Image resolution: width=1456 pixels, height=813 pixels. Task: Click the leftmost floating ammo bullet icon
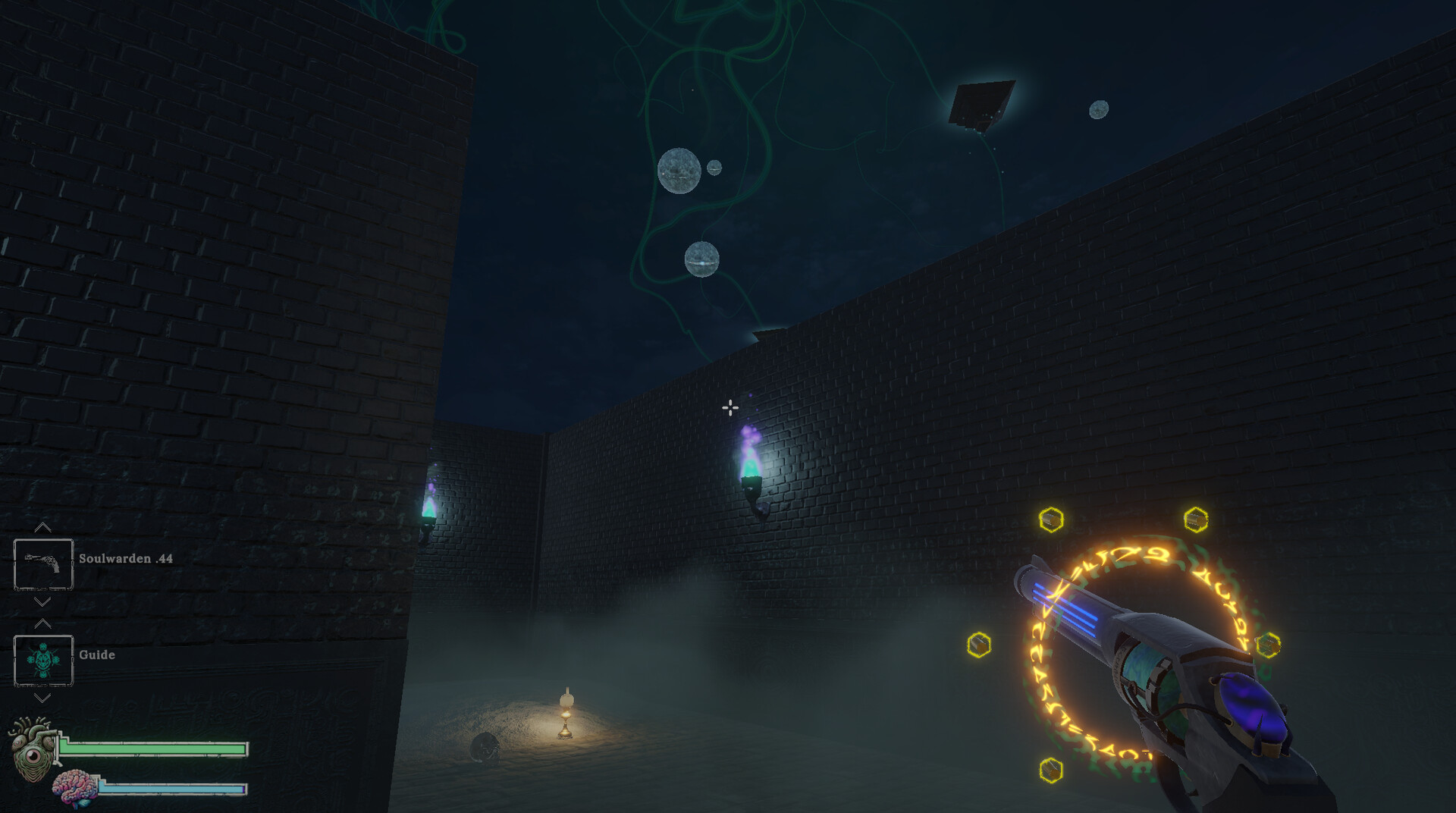978,644
